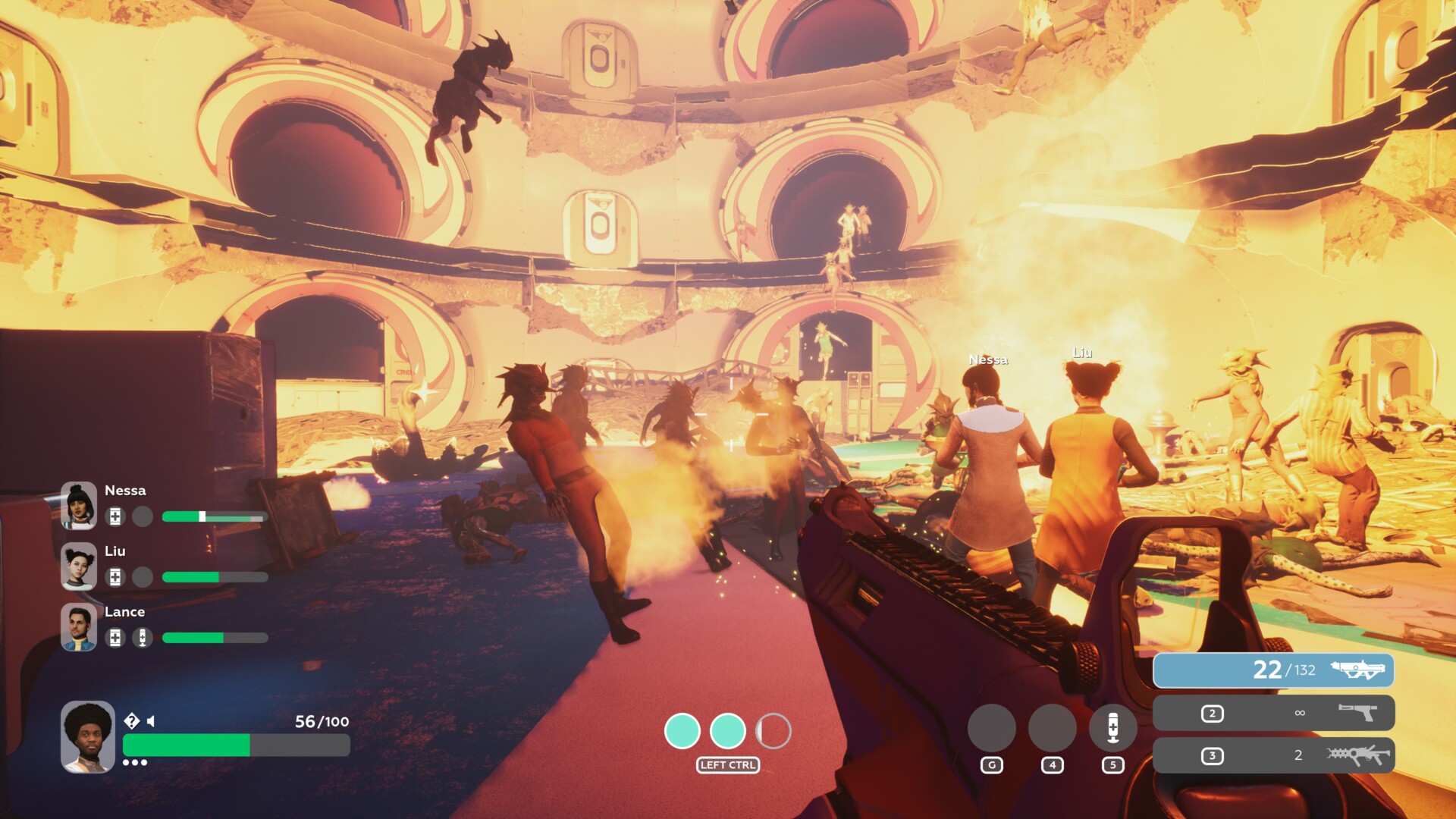This screenshot has height=819, width=1456.
Task: Click Nessa's teammate portrait
Action: coord(79,505)
